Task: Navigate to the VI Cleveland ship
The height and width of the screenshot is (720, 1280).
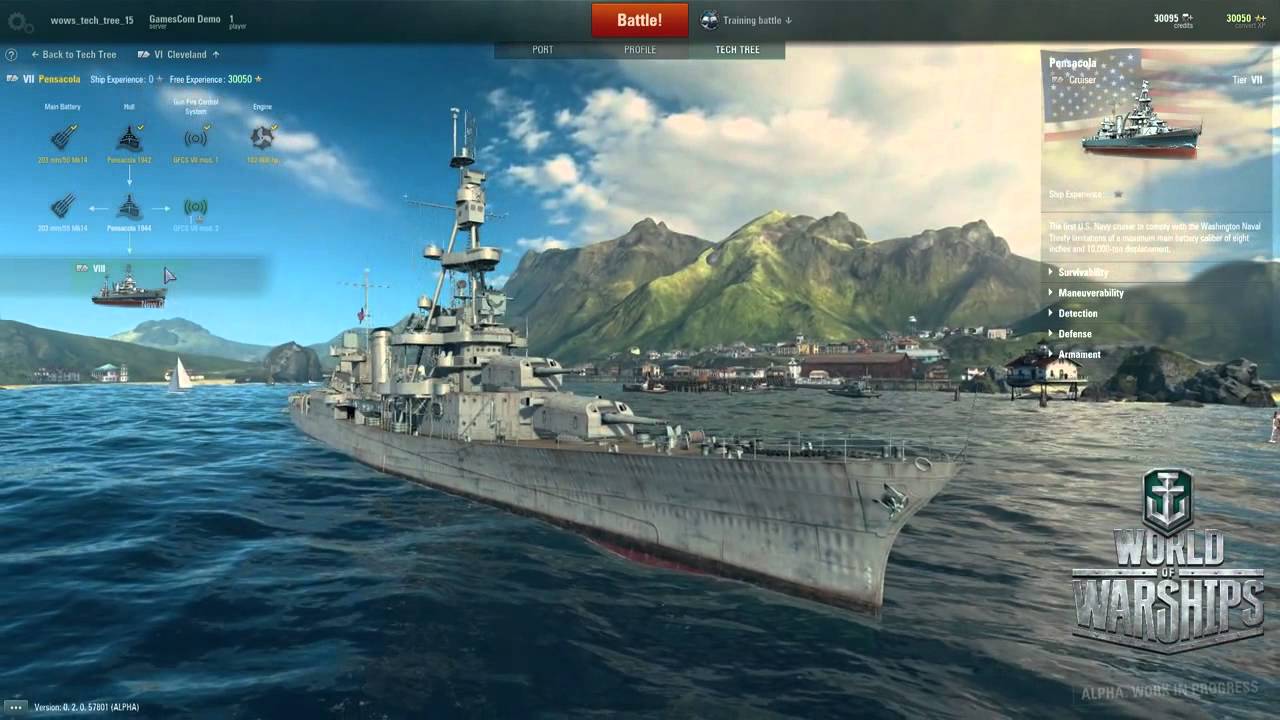Action: coord(180,55)
